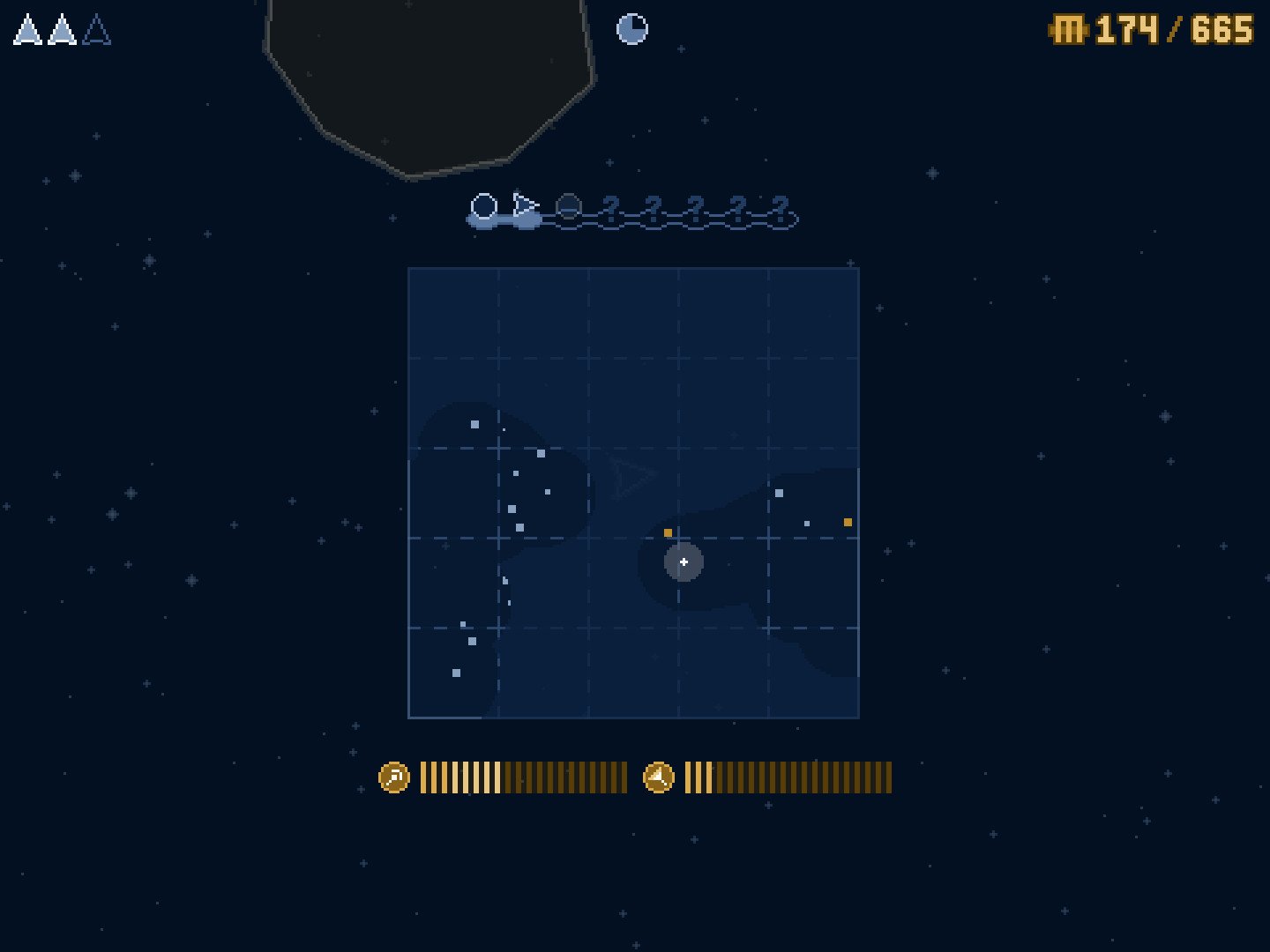Click the gold currency icon beside 174
This screenshot has height=952, width=1270.
(x=1068, y=31)
